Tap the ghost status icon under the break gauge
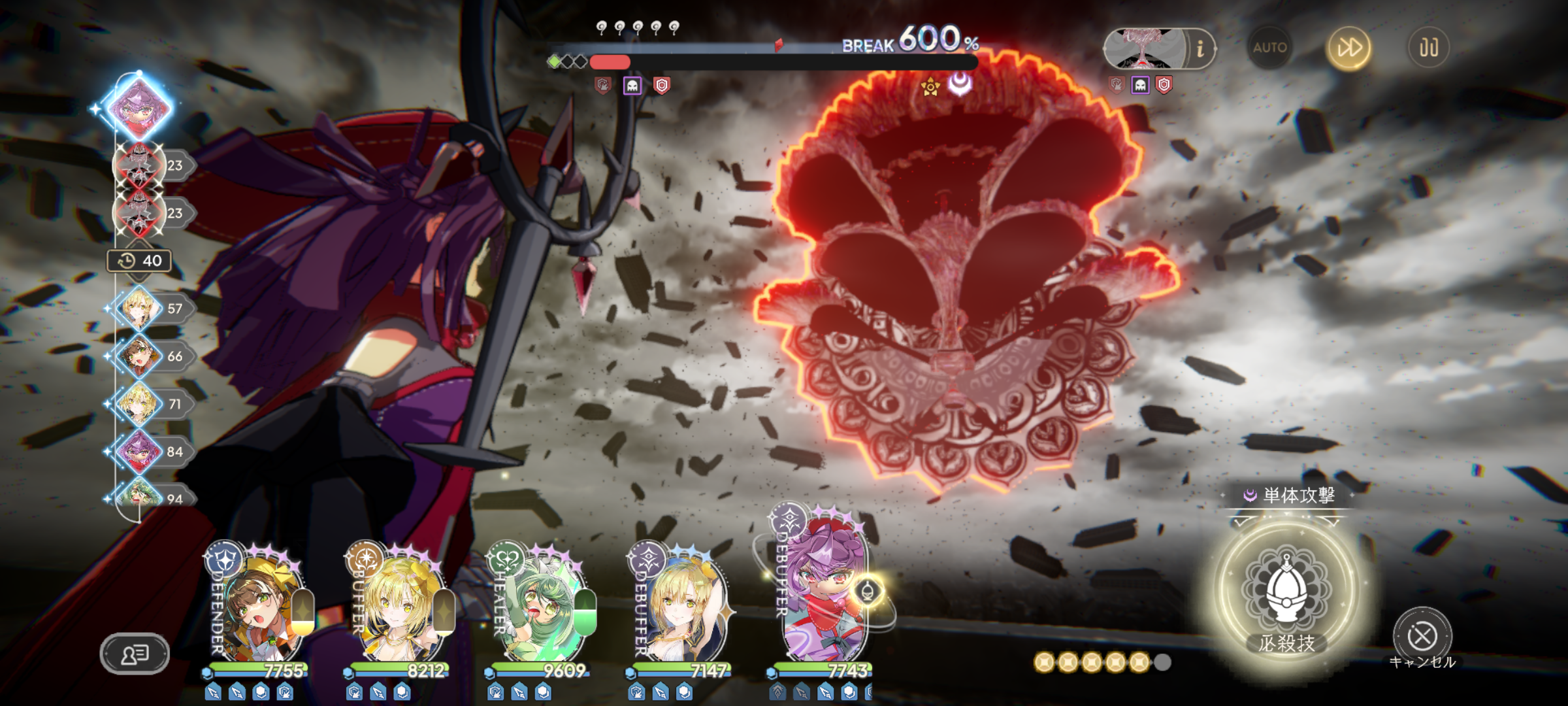 click(632, 86)
